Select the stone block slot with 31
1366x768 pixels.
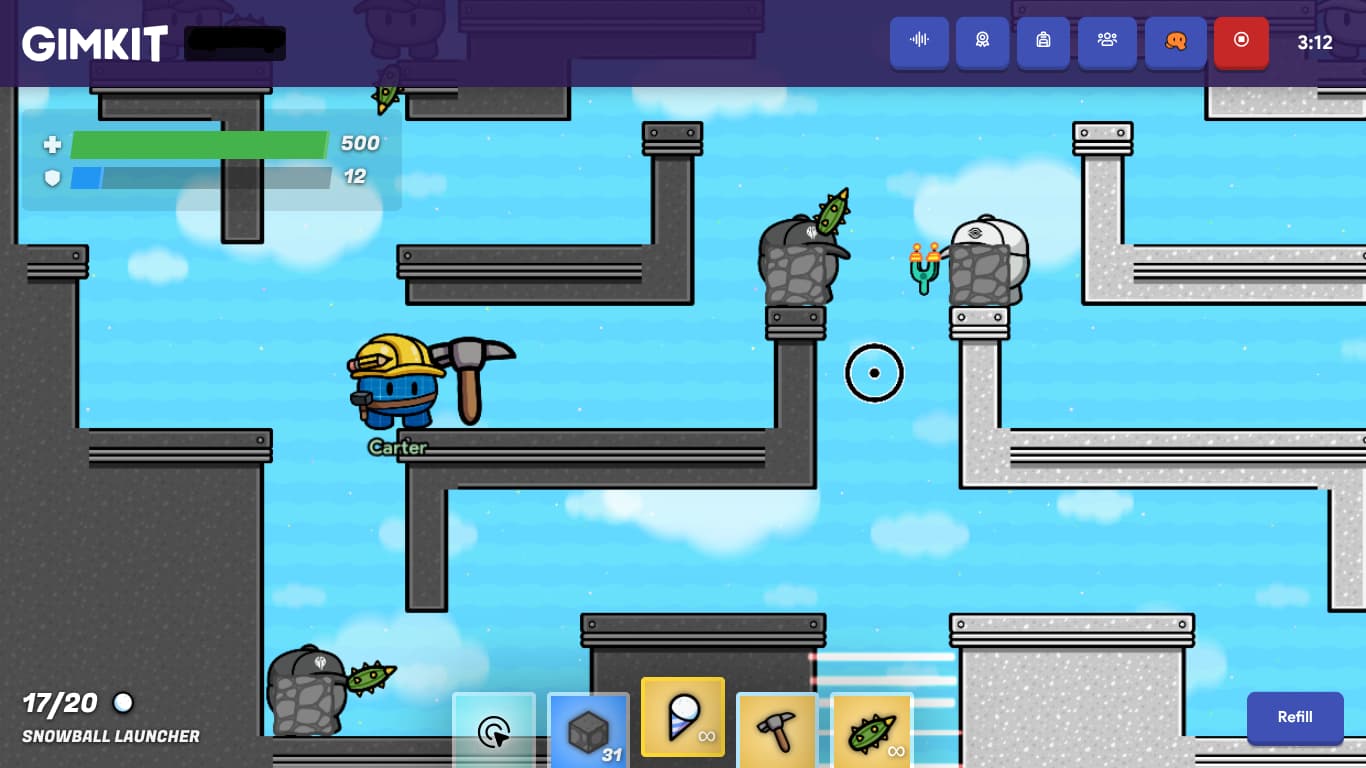(x=589, y=730)
